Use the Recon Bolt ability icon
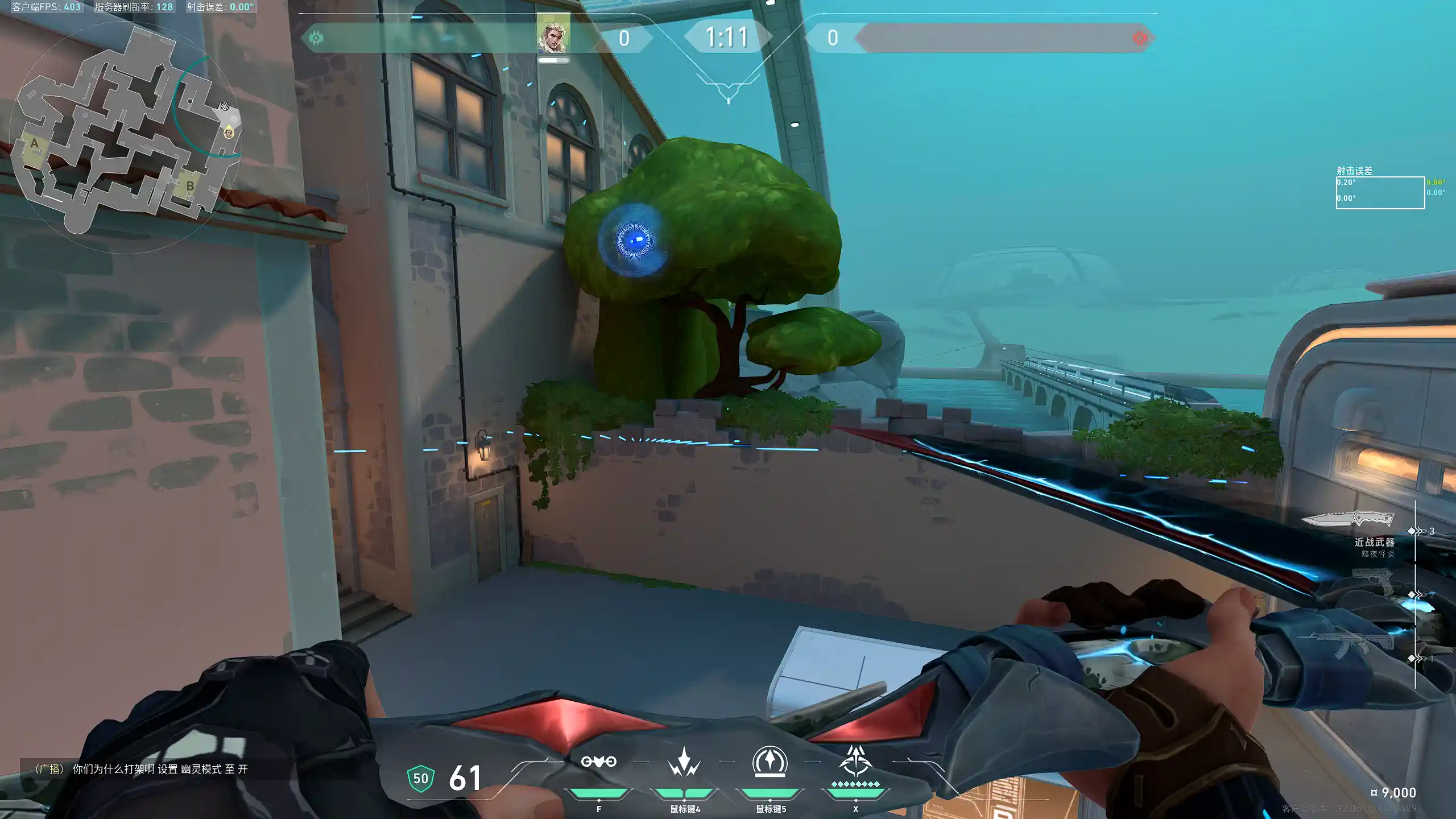The image size is (1456, 819). [x=770, y=762]
